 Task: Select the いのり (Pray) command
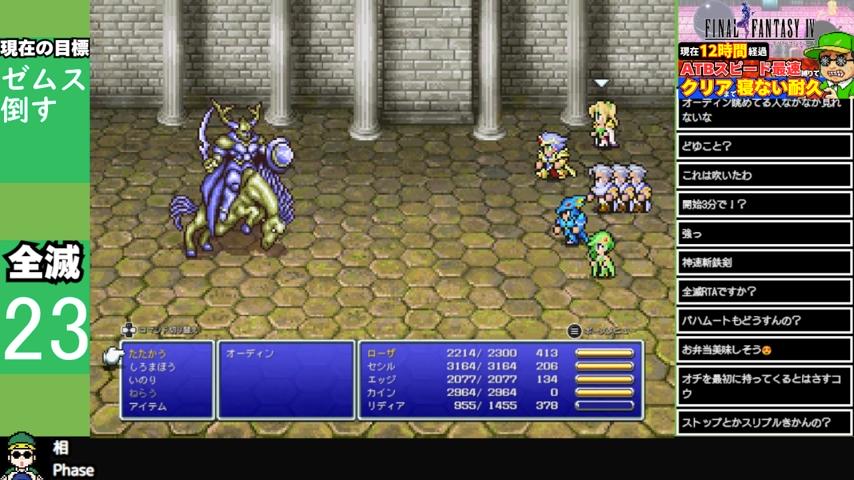point(142,380)
